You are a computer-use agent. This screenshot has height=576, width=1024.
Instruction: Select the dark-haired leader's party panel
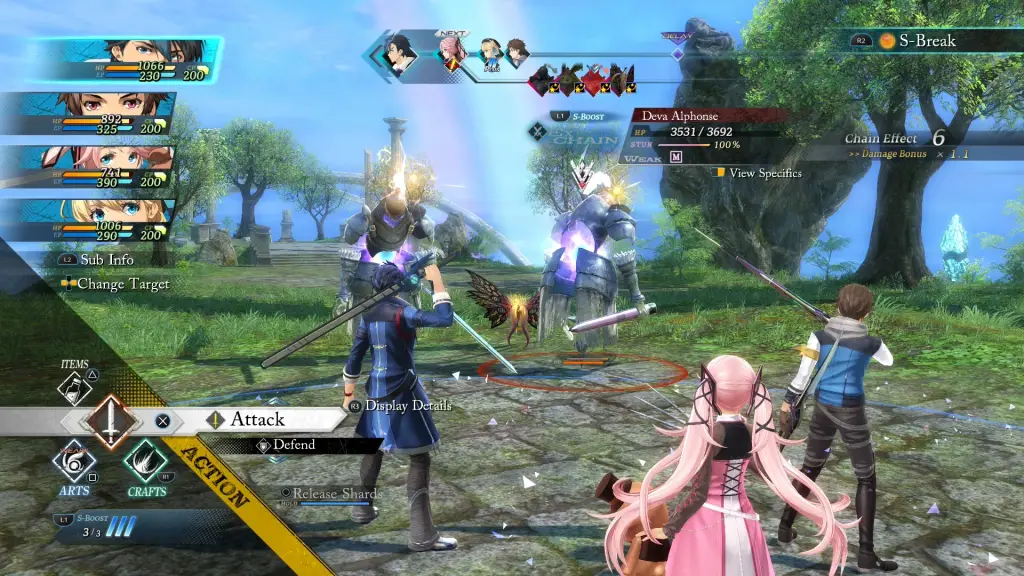coord(125,60)
